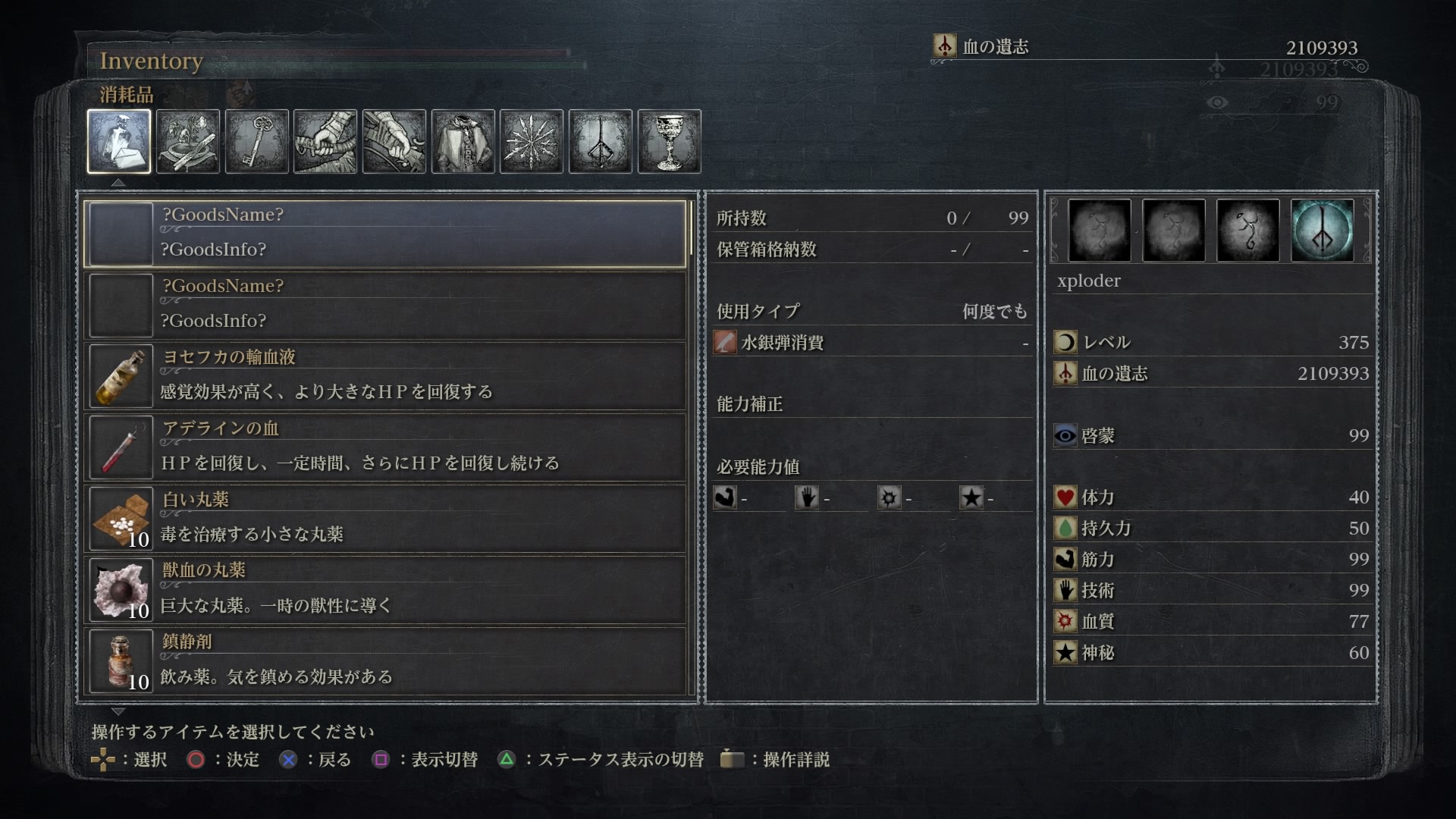This screenshot has height=819, width=1456.
Task: Pick the 獣血の丸薬 beast pellet row
Action: point(385,589)
